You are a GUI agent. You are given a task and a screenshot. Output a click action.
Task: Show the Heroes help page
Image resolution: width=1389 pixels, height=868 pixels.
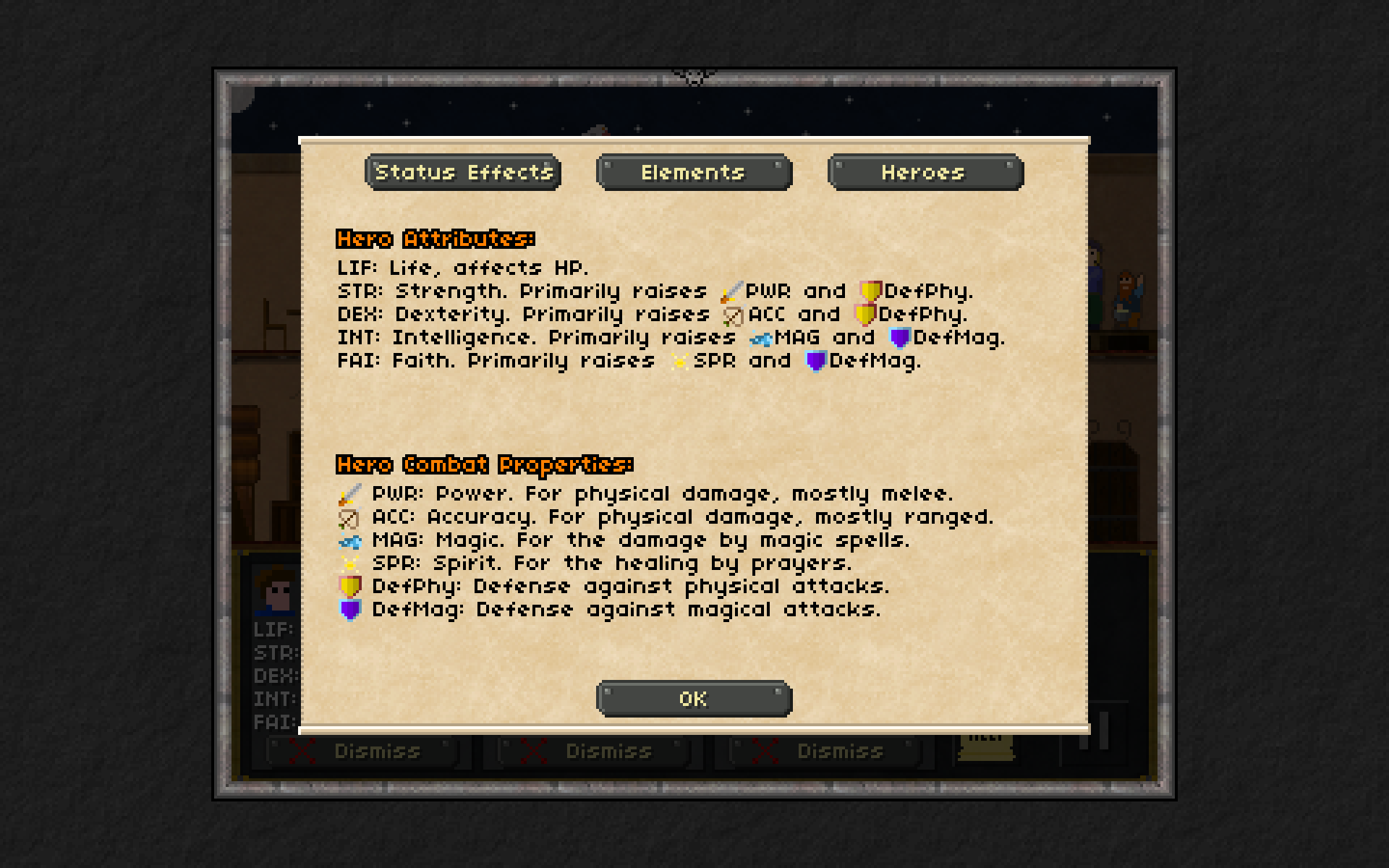[925, 172]
